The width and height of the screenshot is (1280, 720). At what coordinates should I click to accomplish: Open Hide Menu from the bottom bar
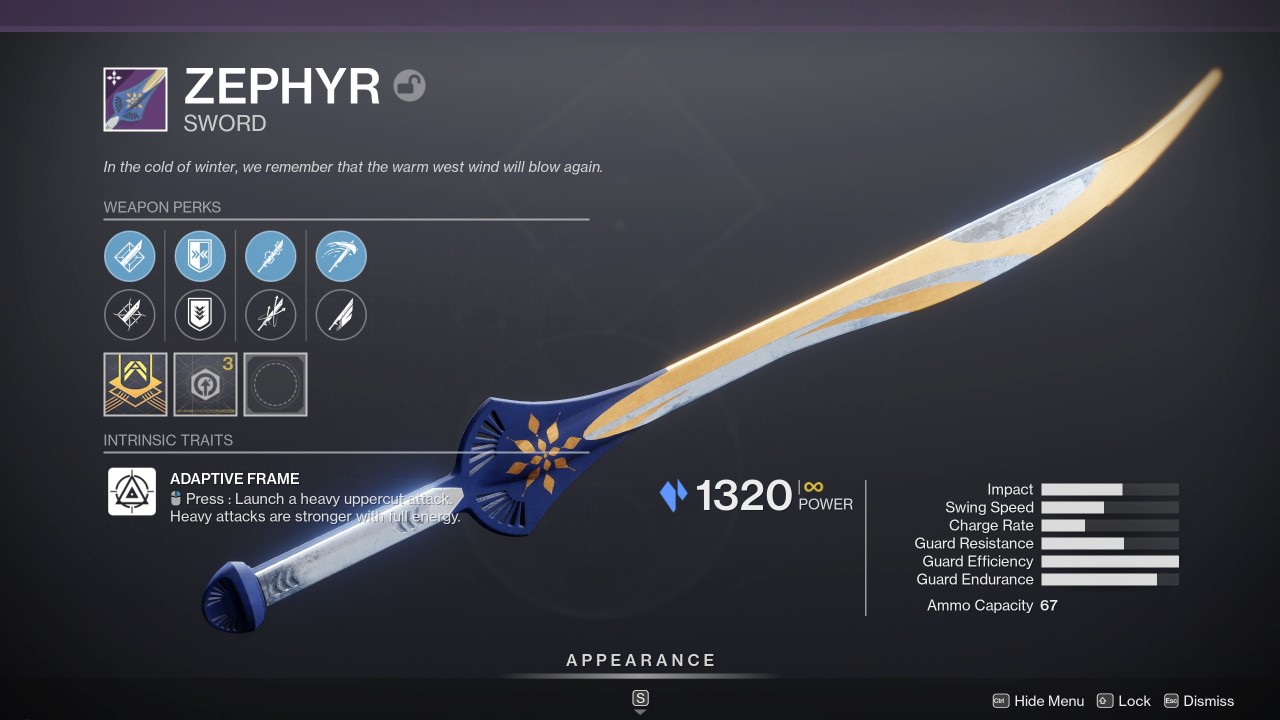click(1049, 701)
